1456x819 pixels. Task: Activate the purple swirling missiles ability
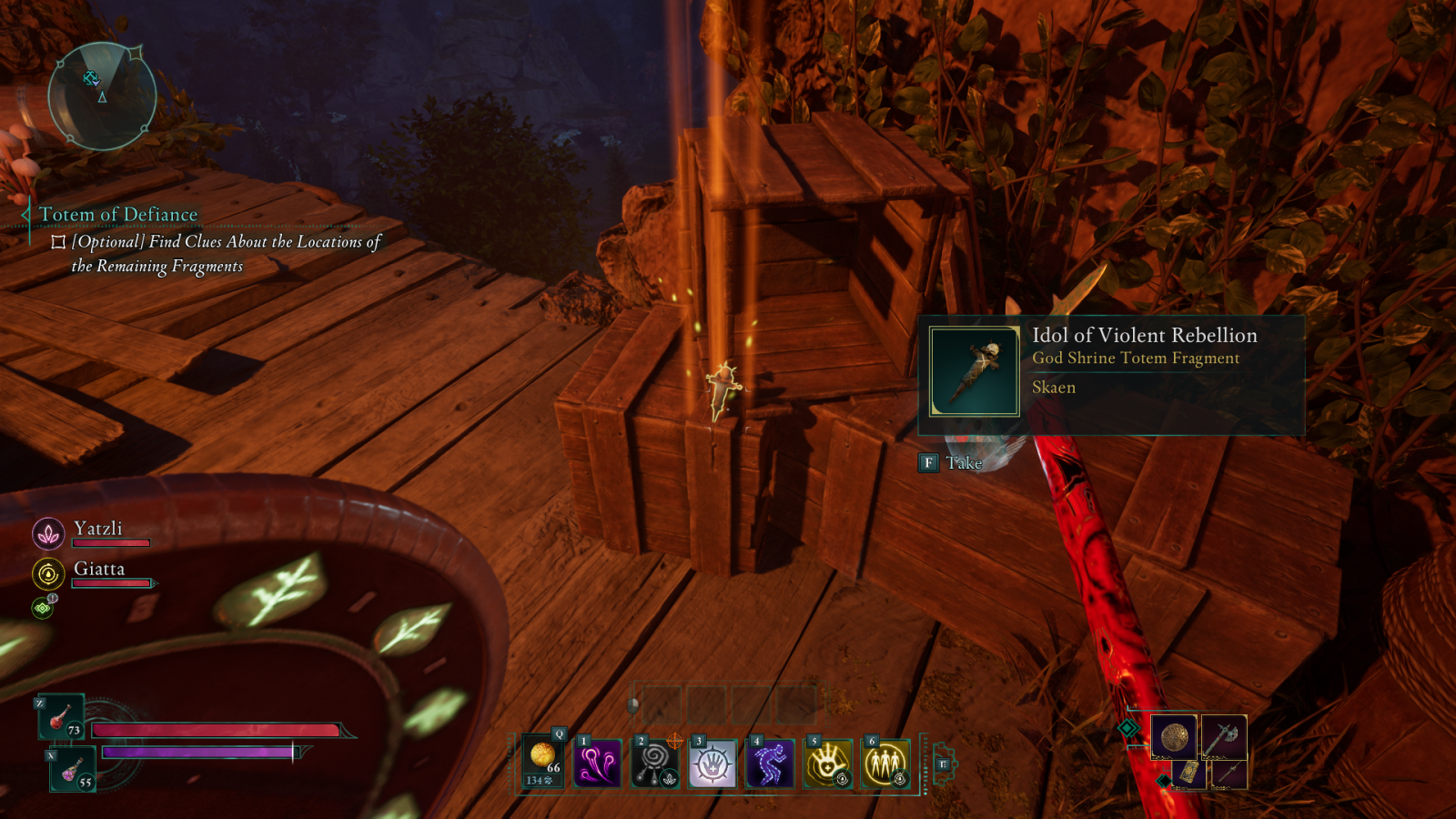click(x=598, y=763)
